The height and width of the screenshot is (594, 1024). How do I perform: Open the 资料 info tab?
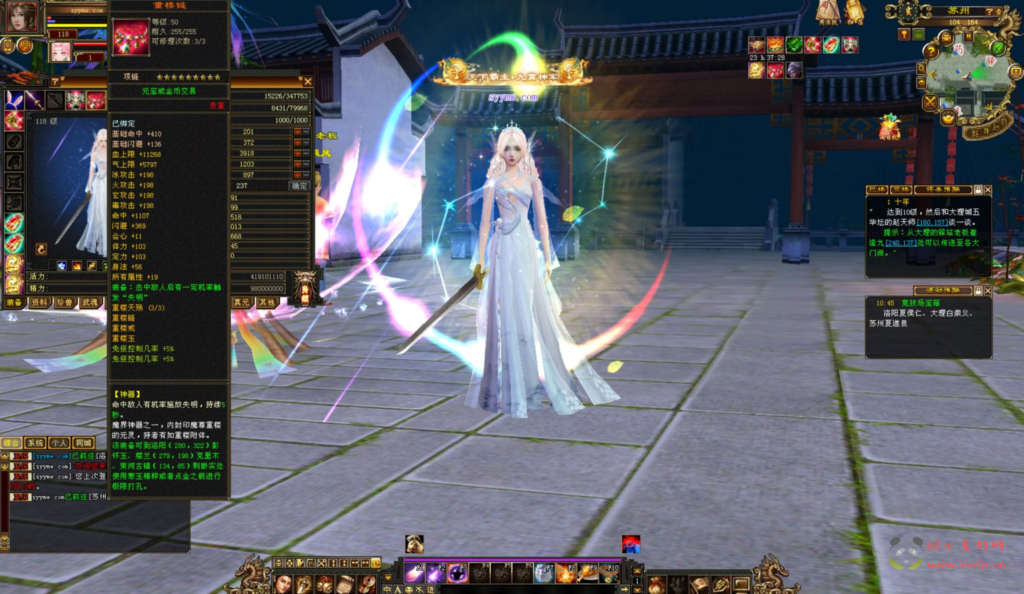click(39, 302)
